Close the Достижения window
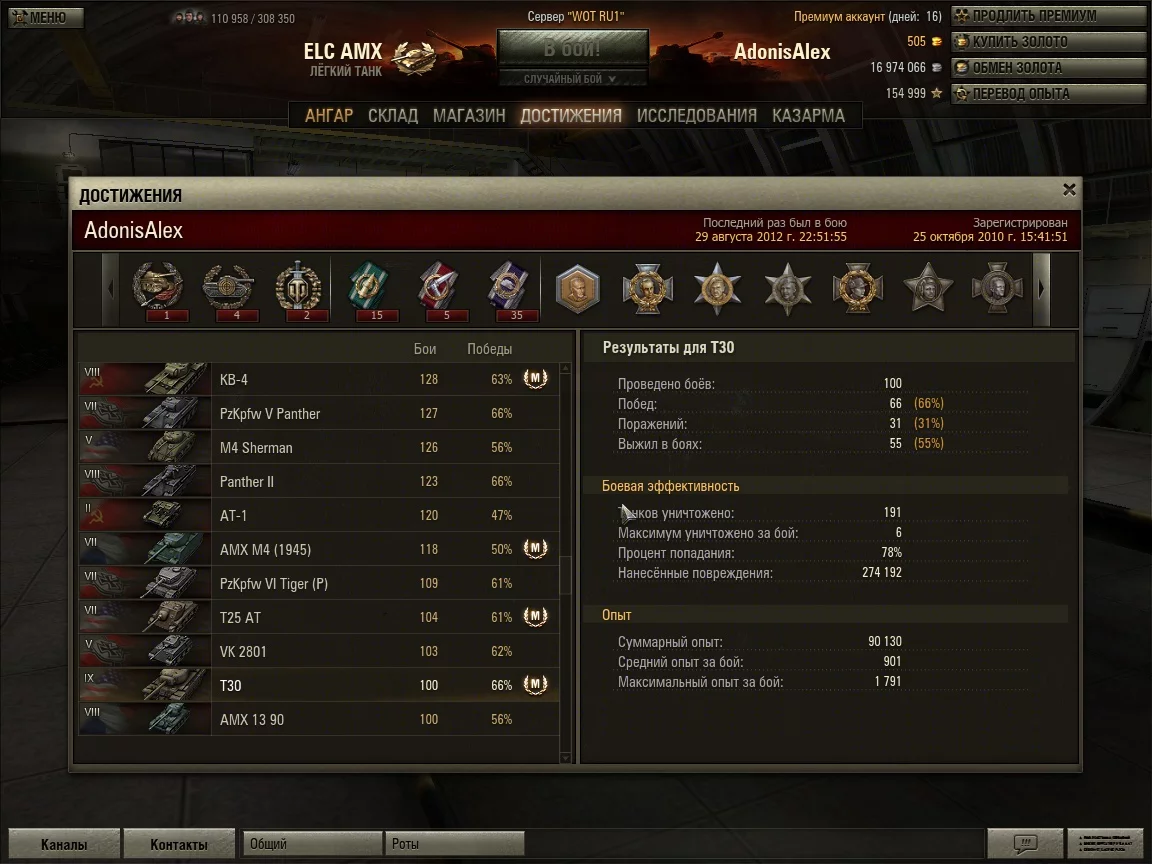Image resolution: width=1152 pixels, height=864 pixels. (x=1069, y=189)
